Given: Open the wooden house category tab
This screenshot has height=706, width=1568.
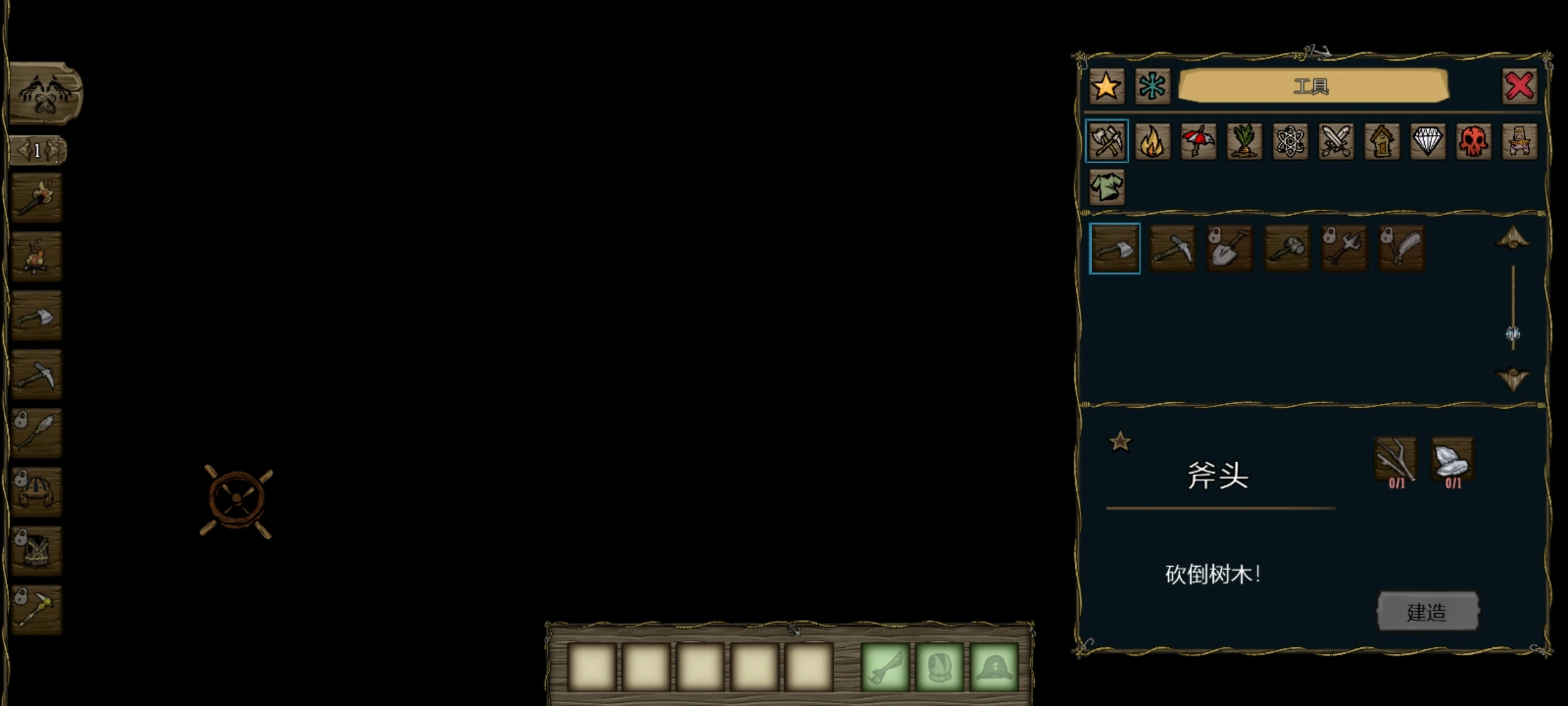Looking at the screenshot, I should [1382, 141].
